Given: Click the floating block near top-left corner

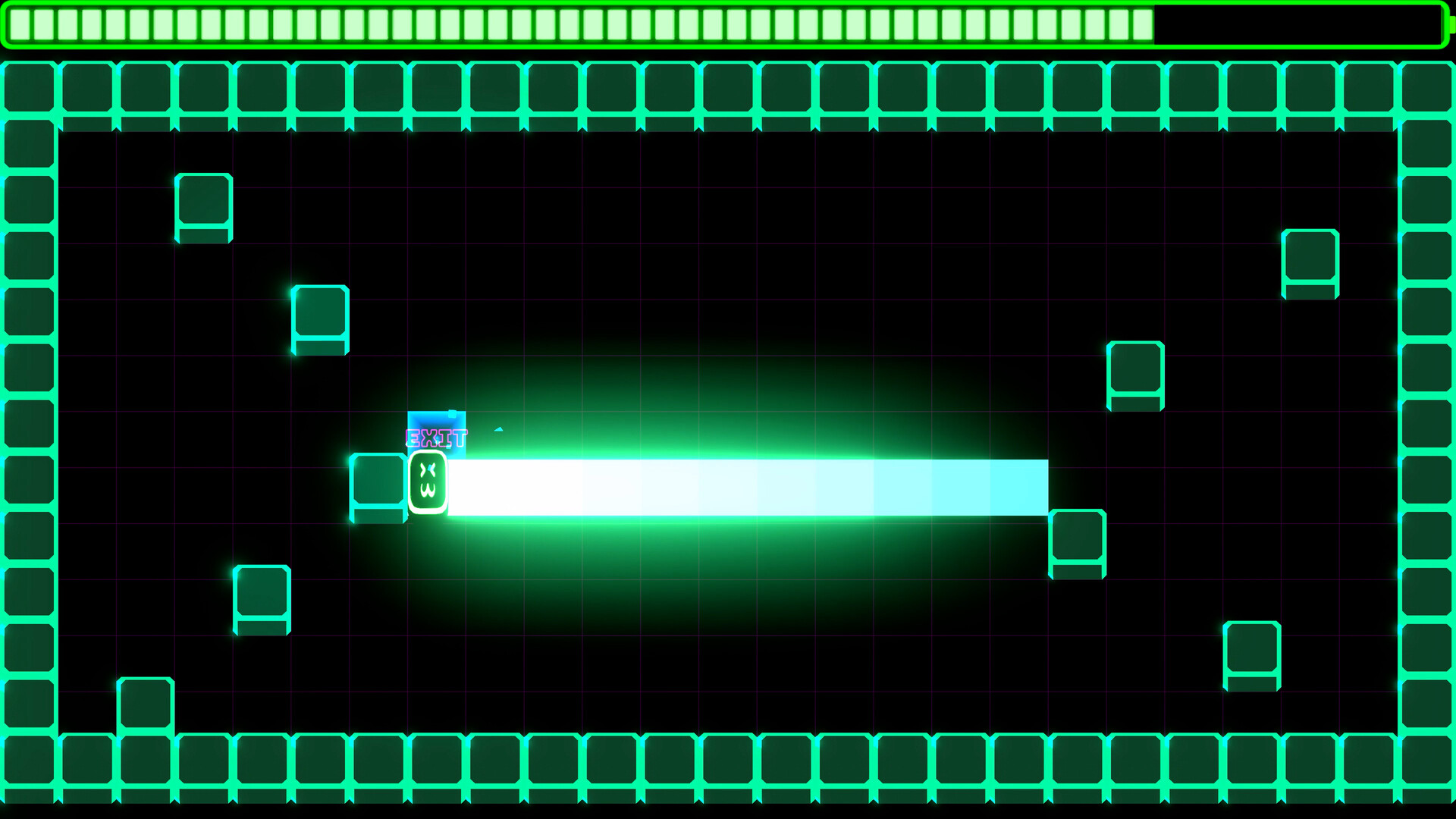Looking at the screenshot, I should (x=203, y=207).
